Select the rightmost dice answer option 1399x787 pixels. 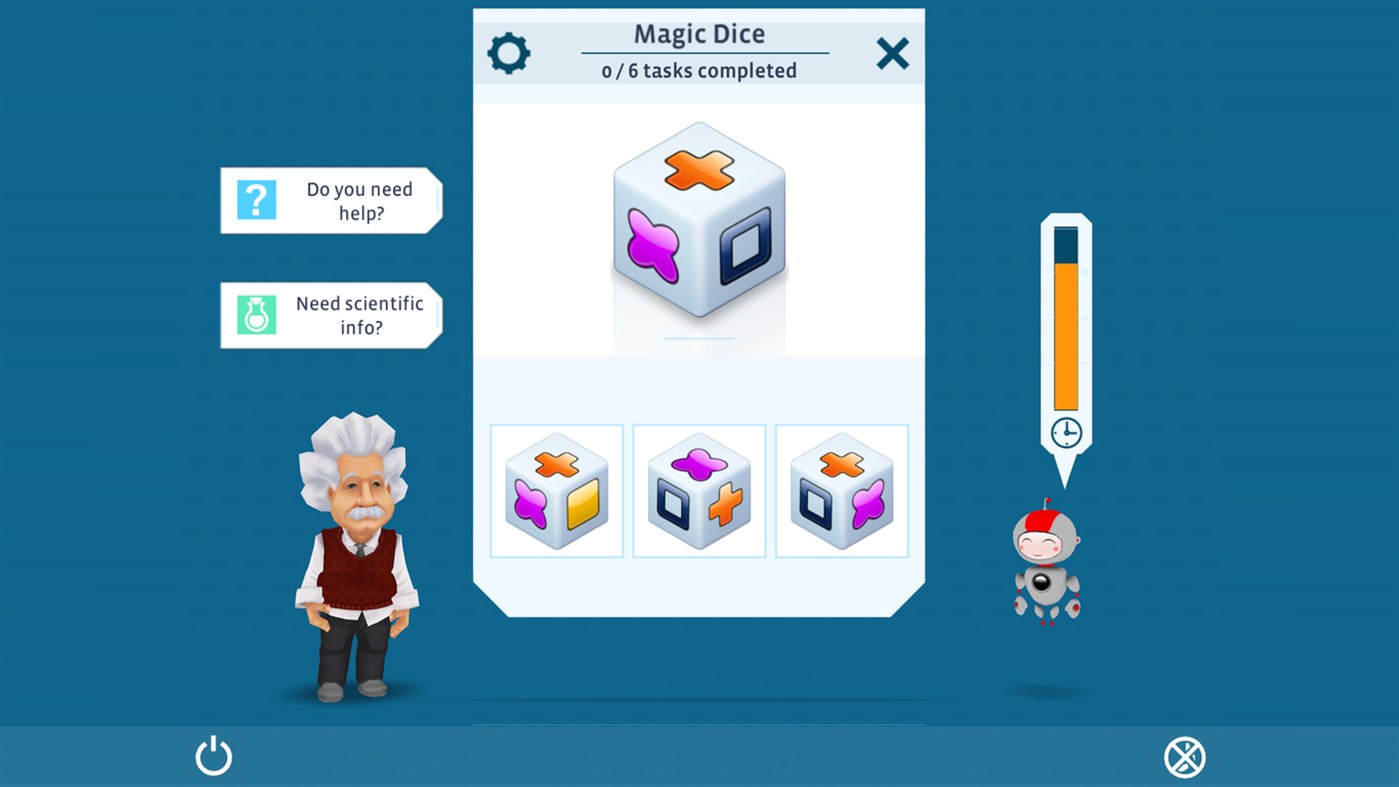(841, 490)
